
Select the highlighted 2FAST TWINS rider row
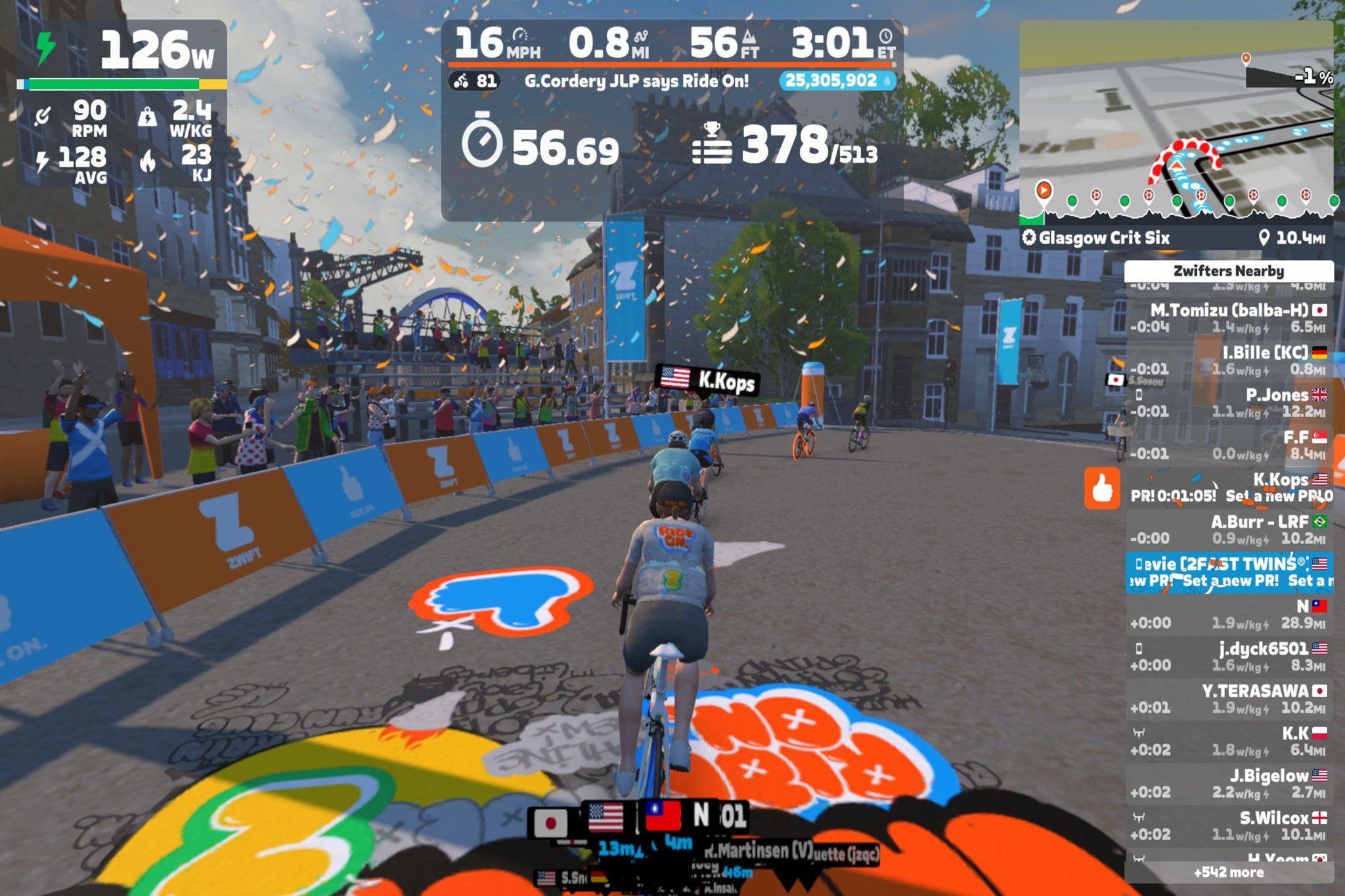pyautogui.click(x=1228, y=572)
